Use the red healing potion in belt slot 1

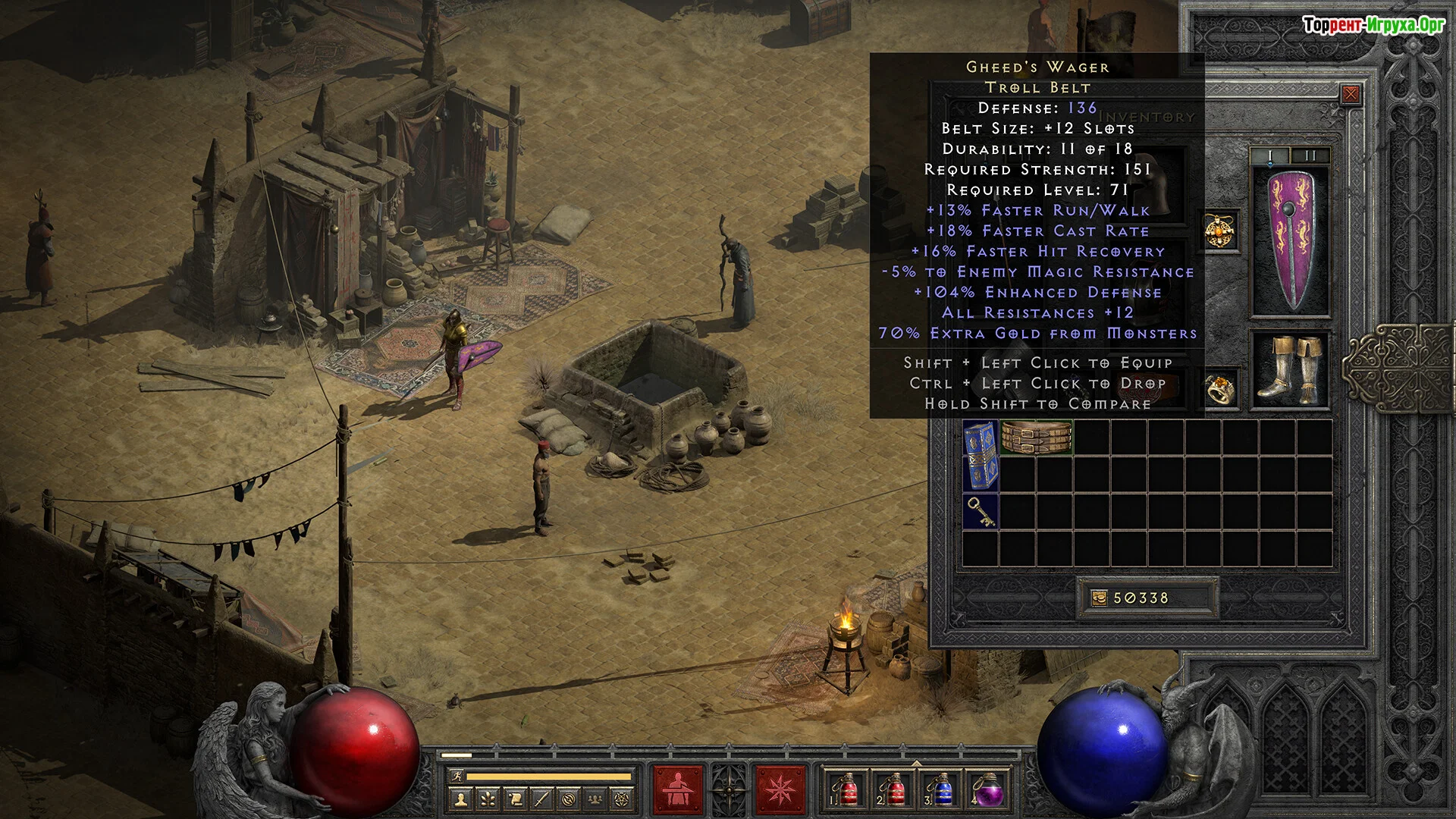click(x=846, y=789)
